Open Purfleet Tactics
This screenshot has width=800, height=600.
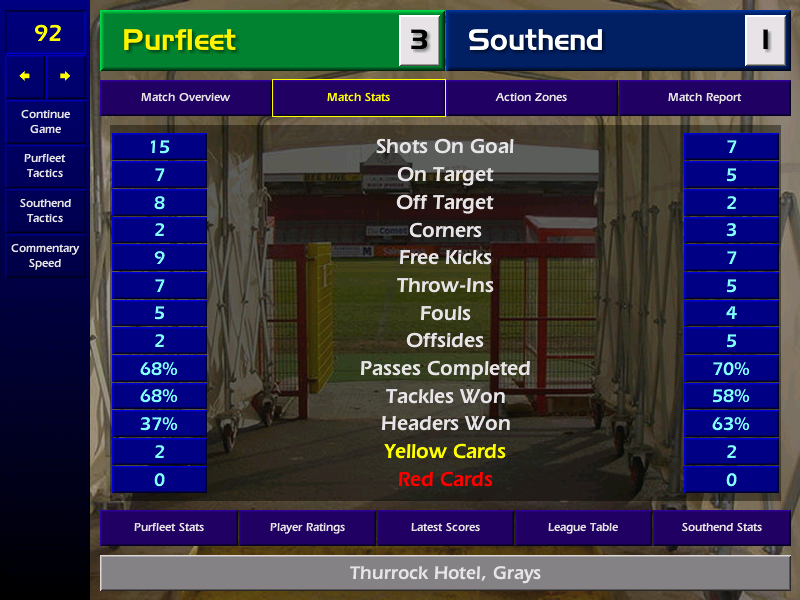pyautogui.click(x=45, y=166)
